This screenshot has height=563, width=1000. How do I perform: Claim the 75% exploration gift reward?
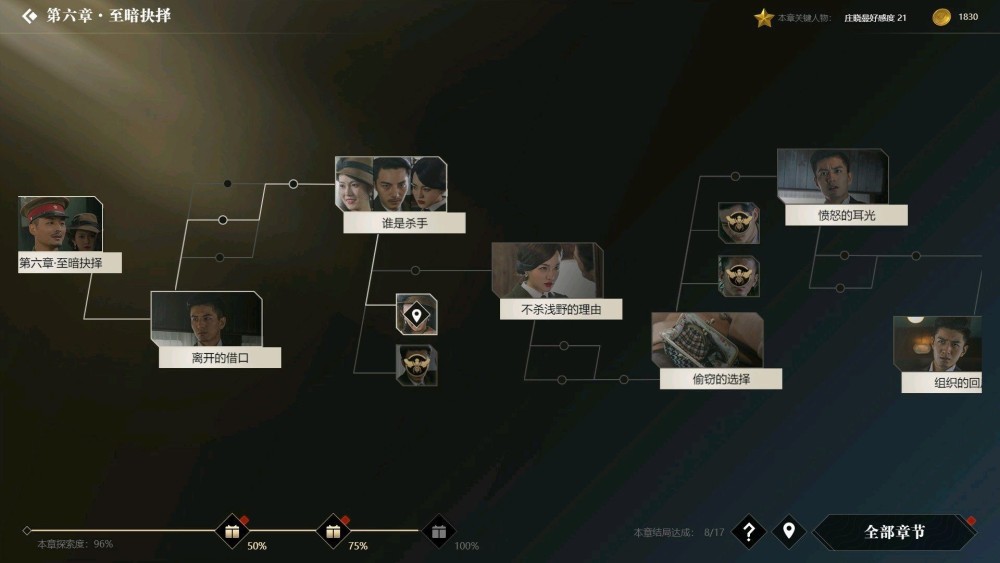pyautogui.click(x=333, y=531)
